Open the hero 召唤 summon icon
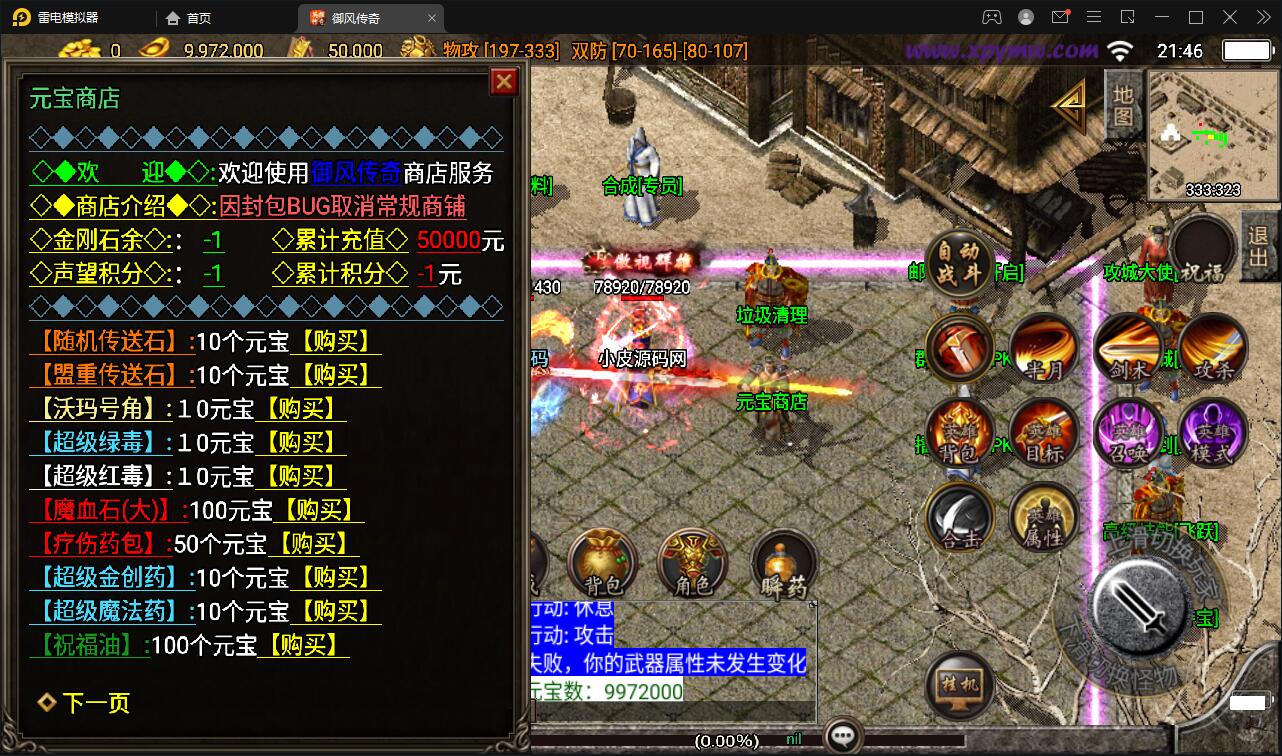1282x756 pixels. pyautogui.click(x=1128, y=434)
